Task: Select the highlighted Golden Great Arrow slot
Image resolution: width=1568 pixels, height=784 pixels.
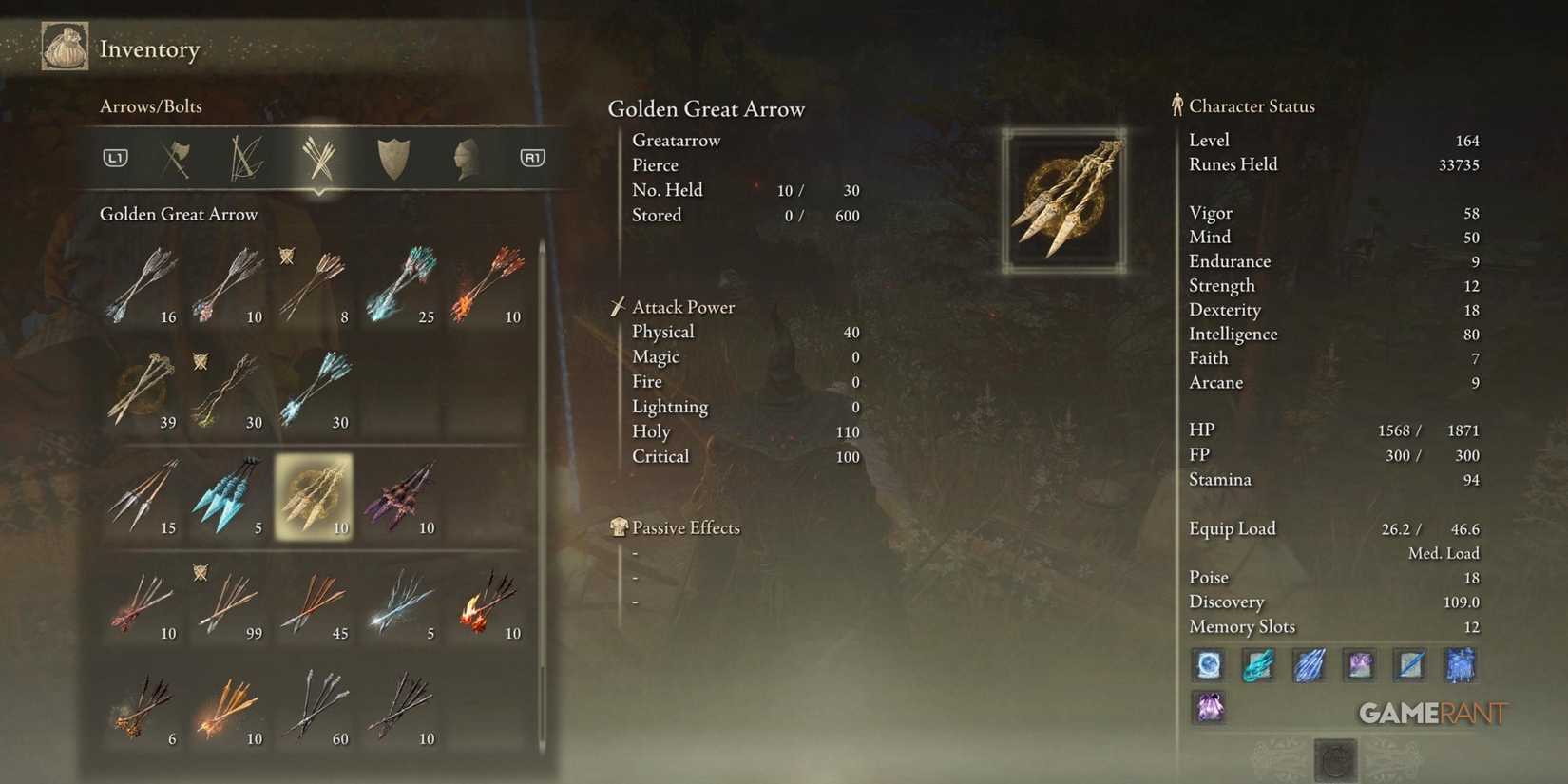Action: tap(314, 494)
